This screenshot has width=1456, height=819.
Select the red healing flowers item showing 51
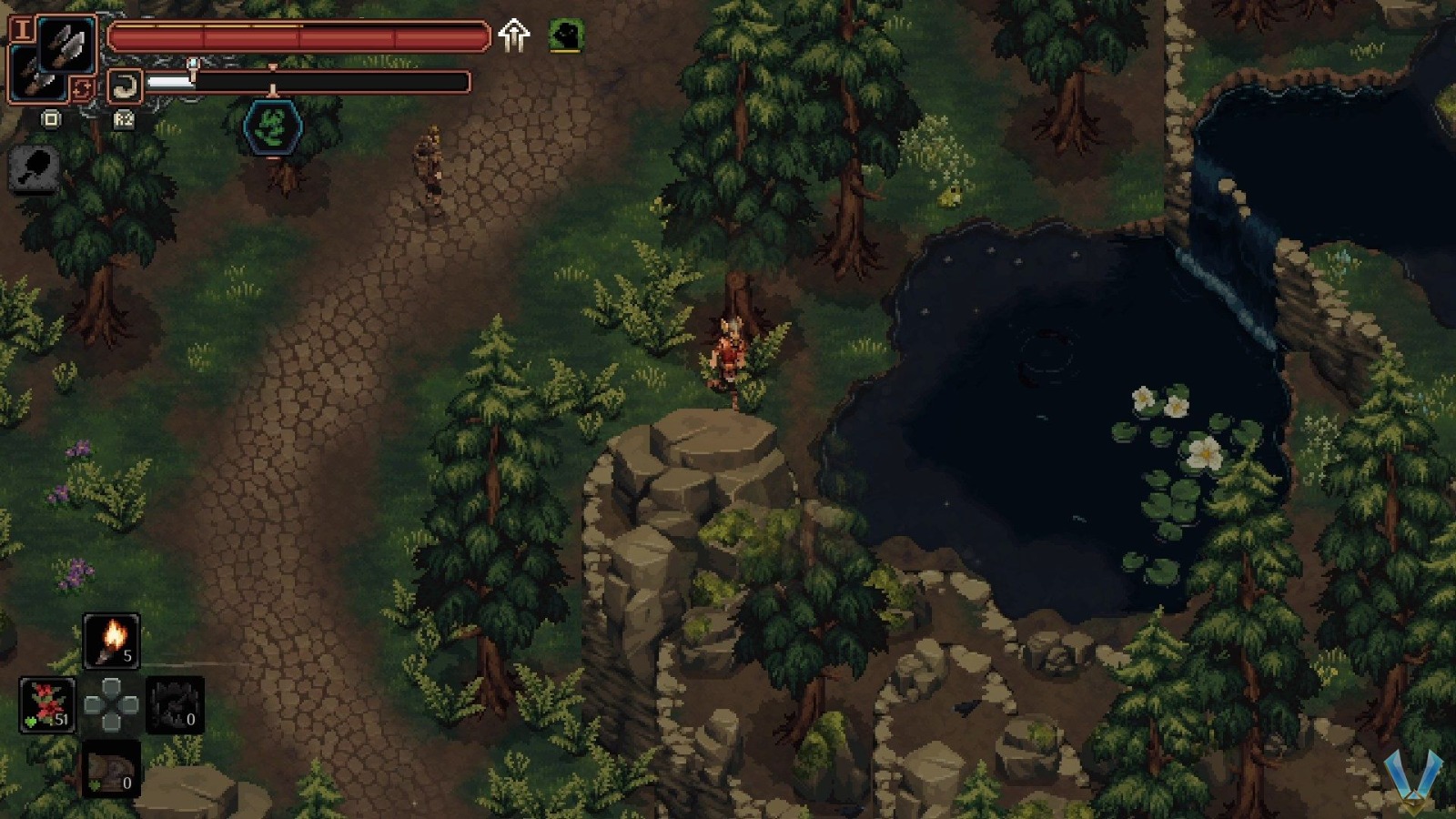tap(47, 705)
